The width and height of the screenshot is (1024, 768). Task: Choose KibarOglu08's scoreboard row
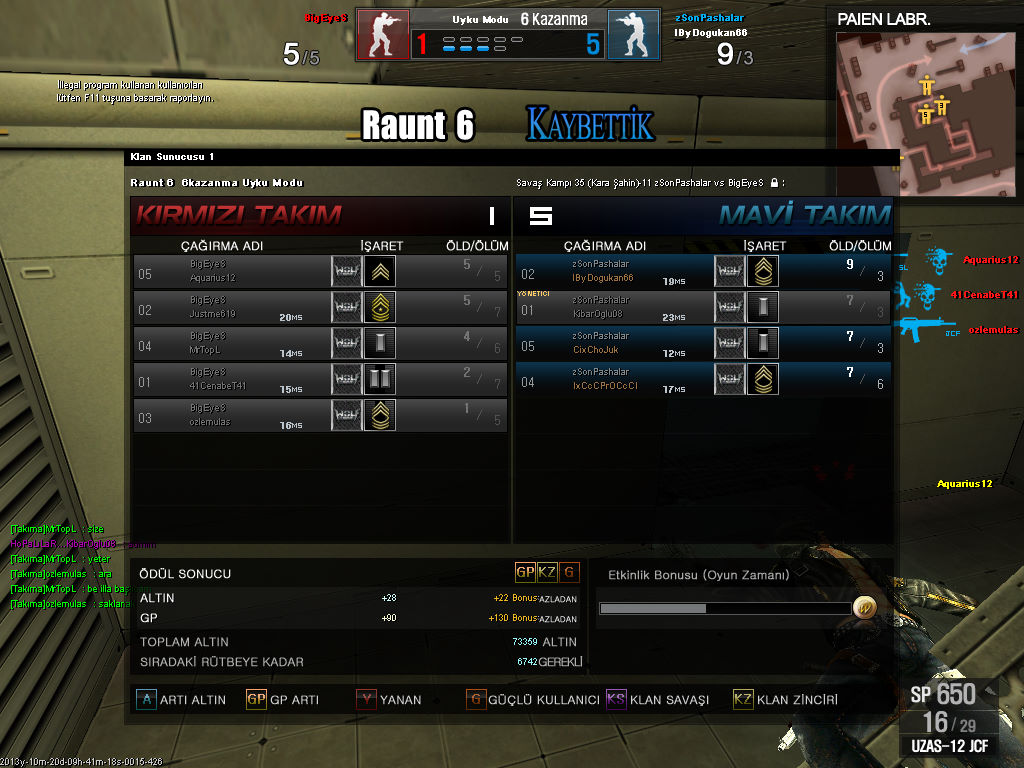coord(703,307)
